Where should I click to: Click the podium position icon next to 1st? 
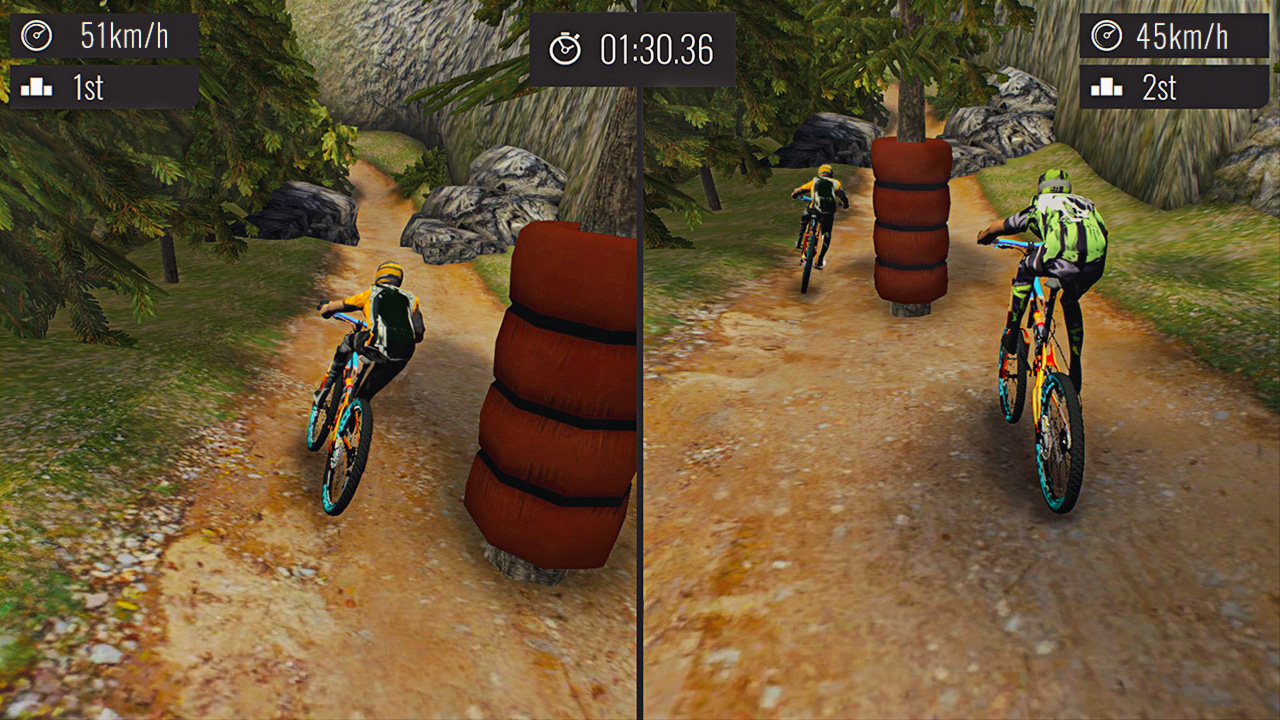tap(36, 88)
